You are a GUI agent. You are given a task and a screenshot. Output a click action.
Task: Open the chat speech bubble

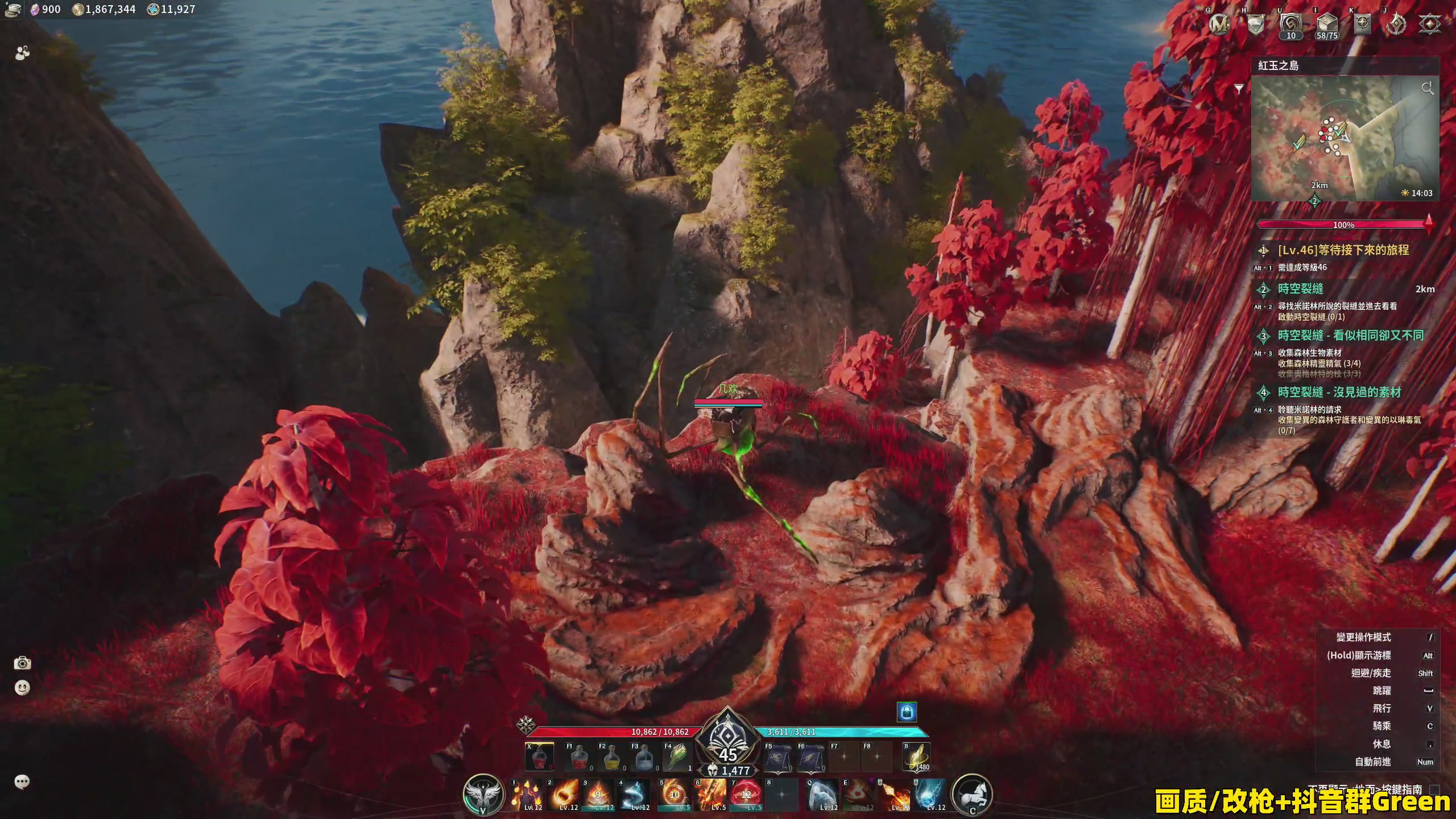click(x=22, y=782)
